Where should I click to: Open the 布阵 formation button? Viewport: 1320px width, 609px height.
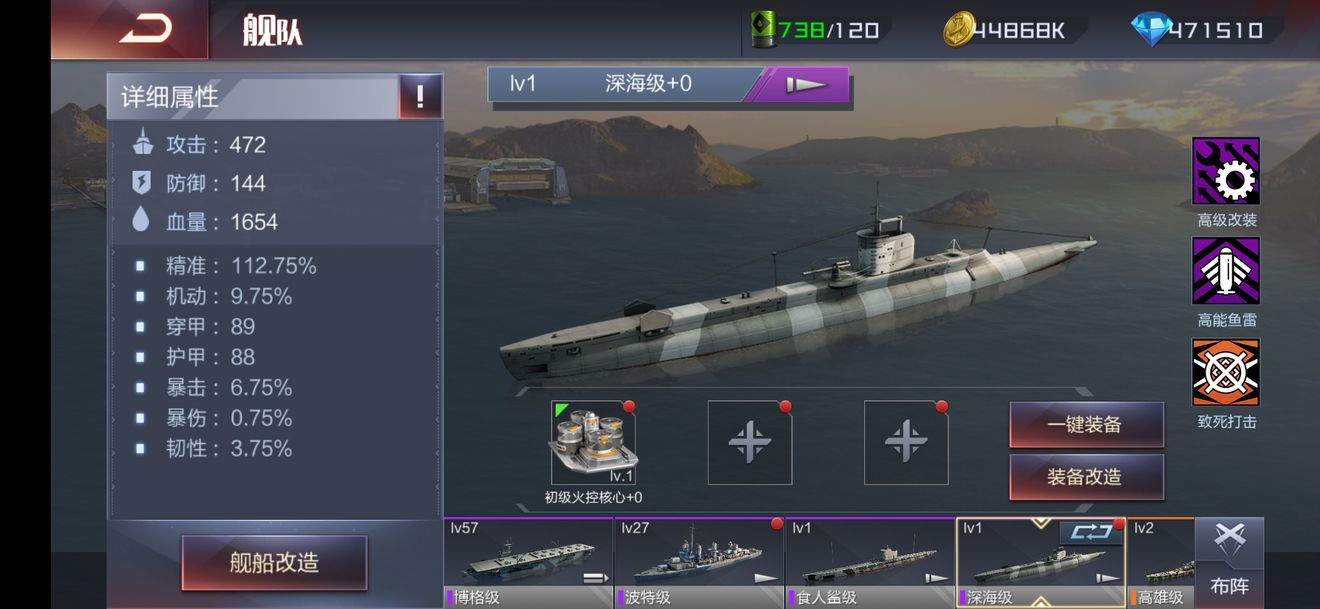[1229, 563]
